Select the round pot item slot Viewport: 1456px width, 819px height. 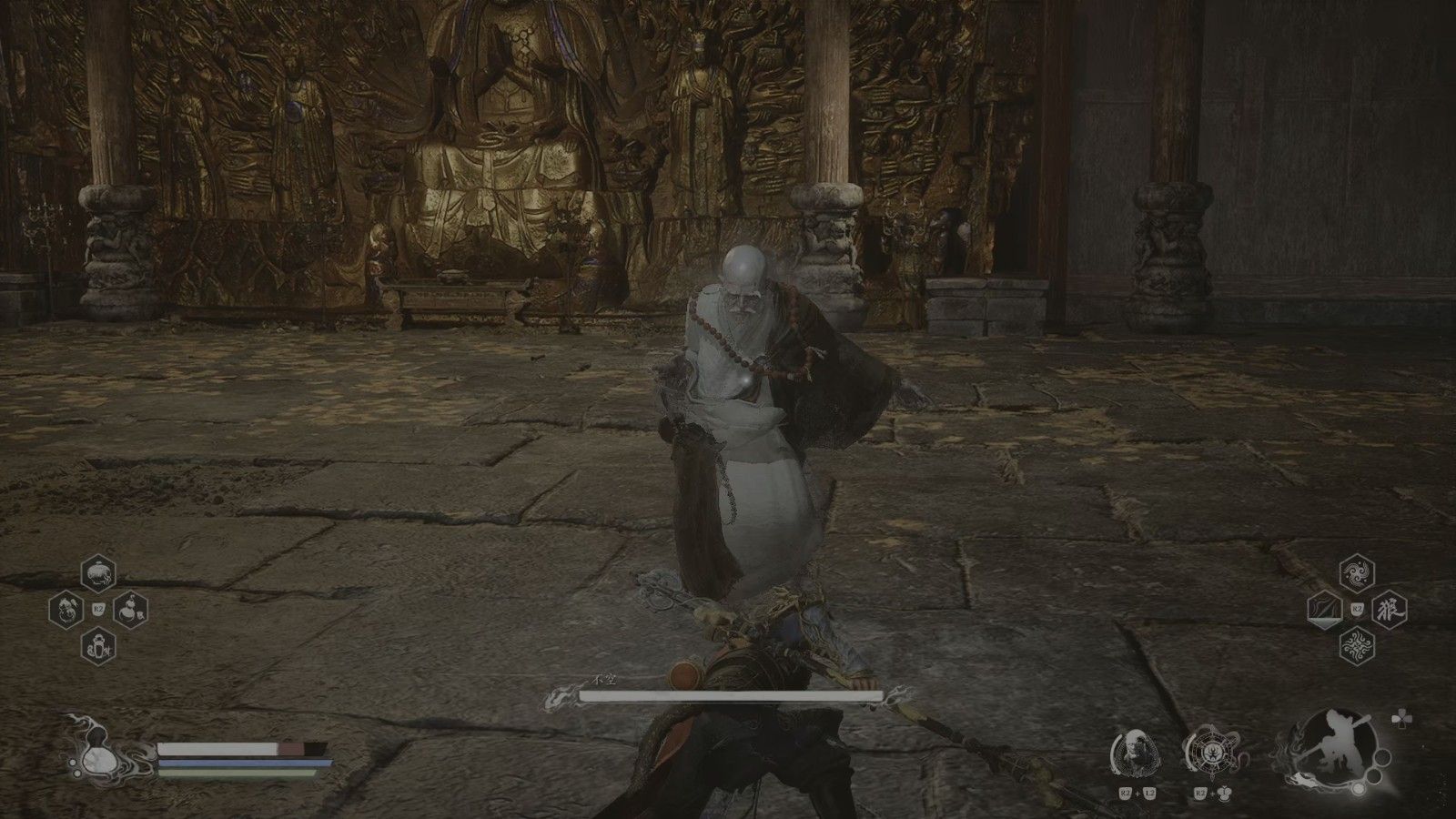pos(98,573)
